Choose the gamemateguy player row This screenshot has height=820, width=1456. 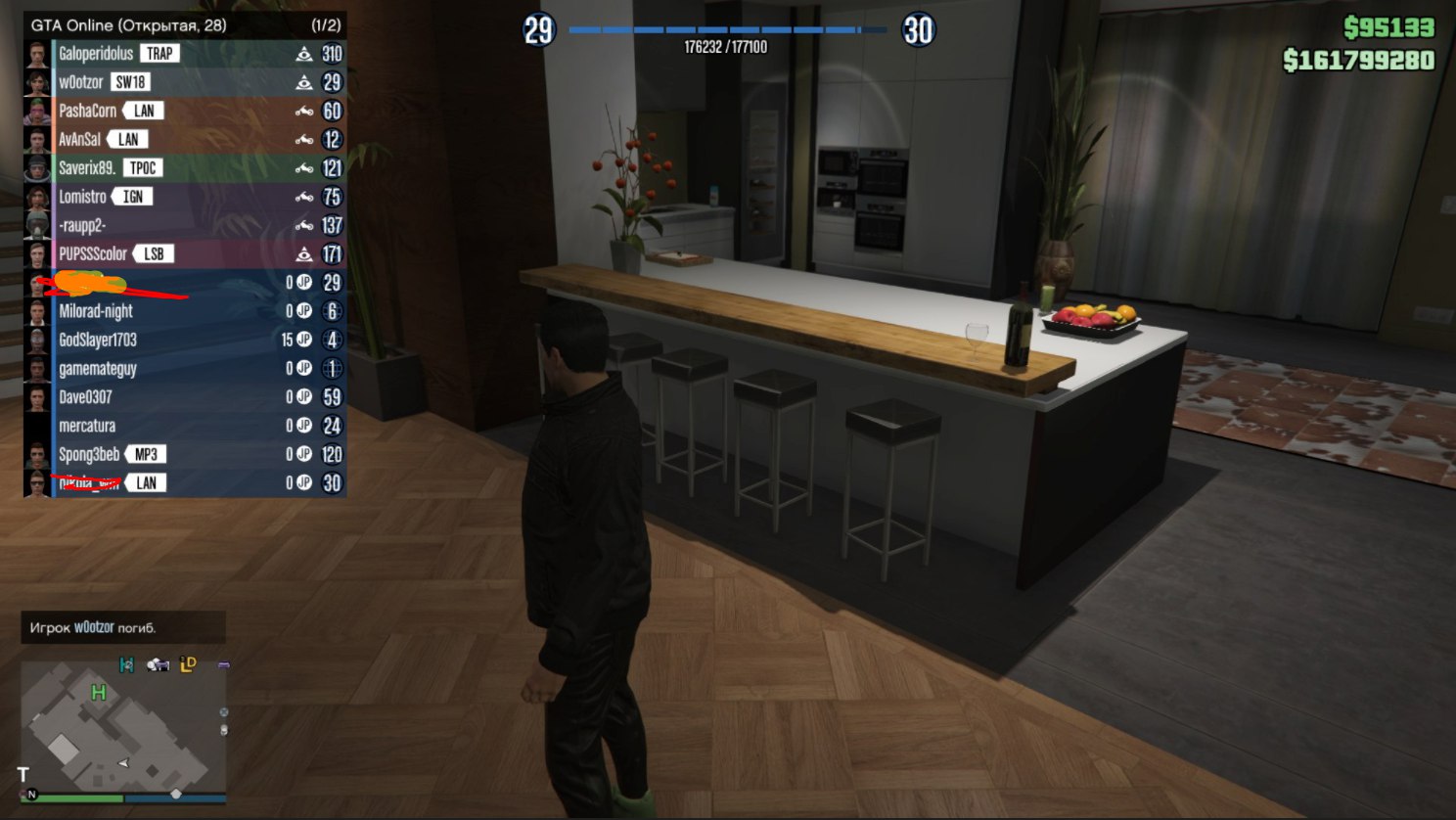(x=98, y=369)
